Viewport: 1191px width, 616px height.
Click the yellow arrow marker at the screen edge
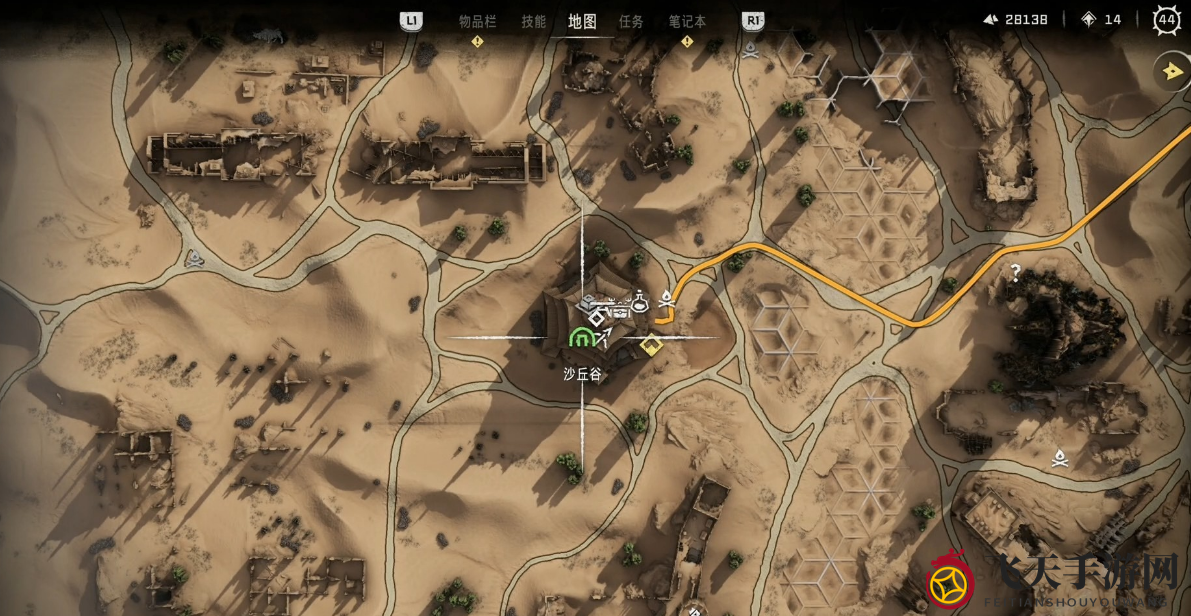[x=1172, y=71]
